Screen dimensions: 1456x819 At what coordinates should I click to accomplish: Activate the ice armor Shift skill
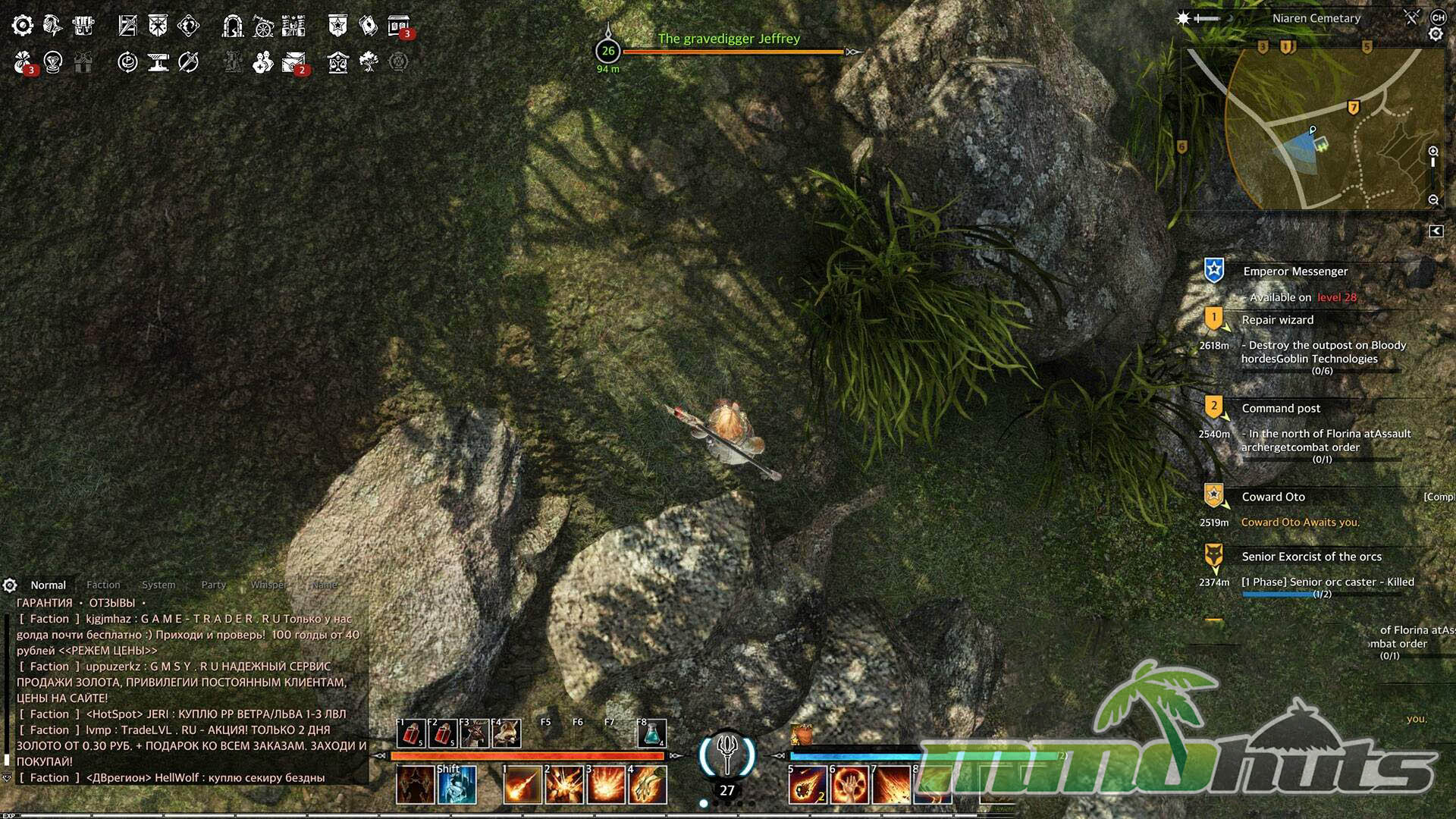pyautogui.click(x=457, y=784)
